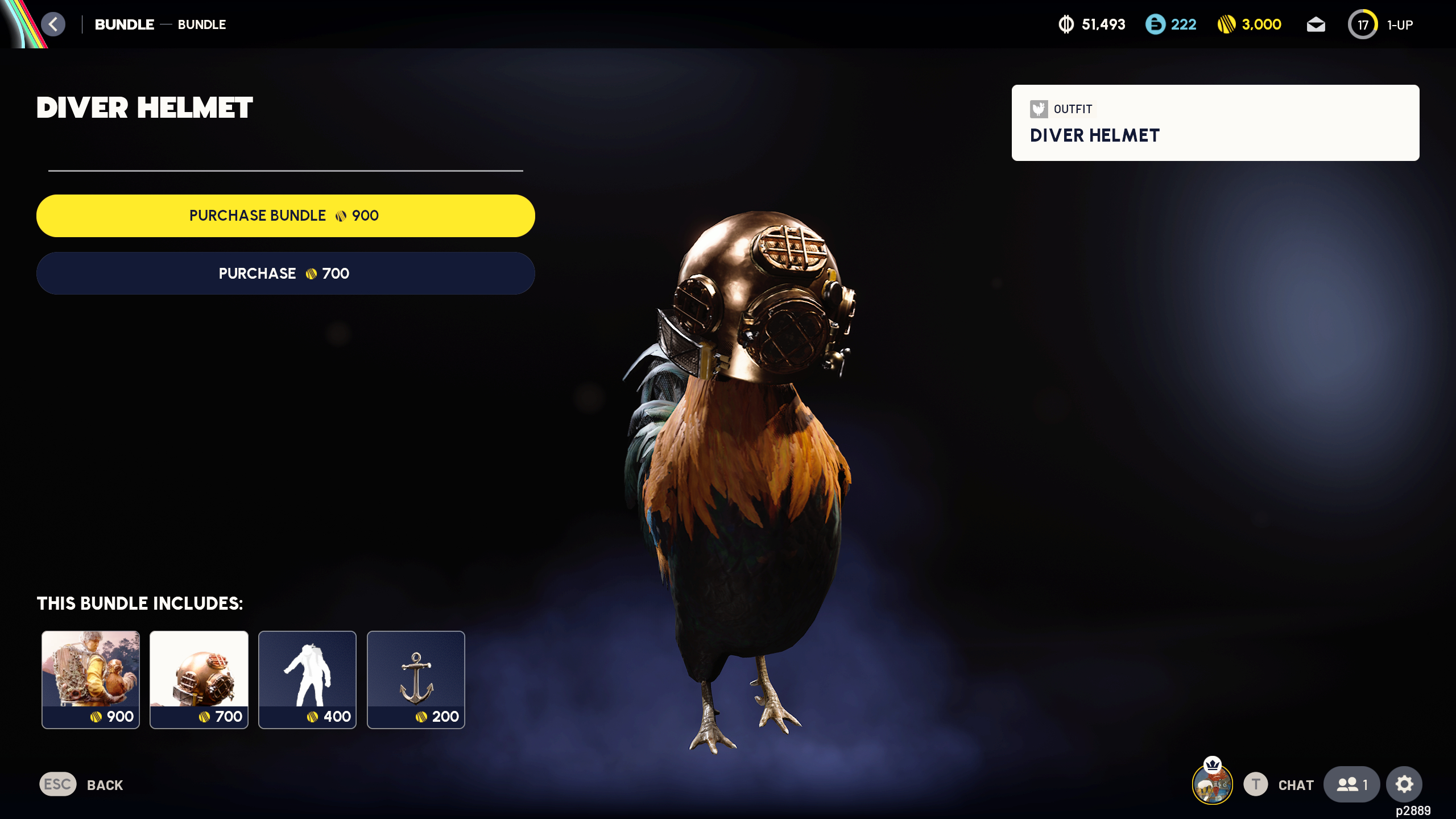1456x819 pixels.
Task: Open the settings gear in bottom corner
Action: tap(1405, 784)
